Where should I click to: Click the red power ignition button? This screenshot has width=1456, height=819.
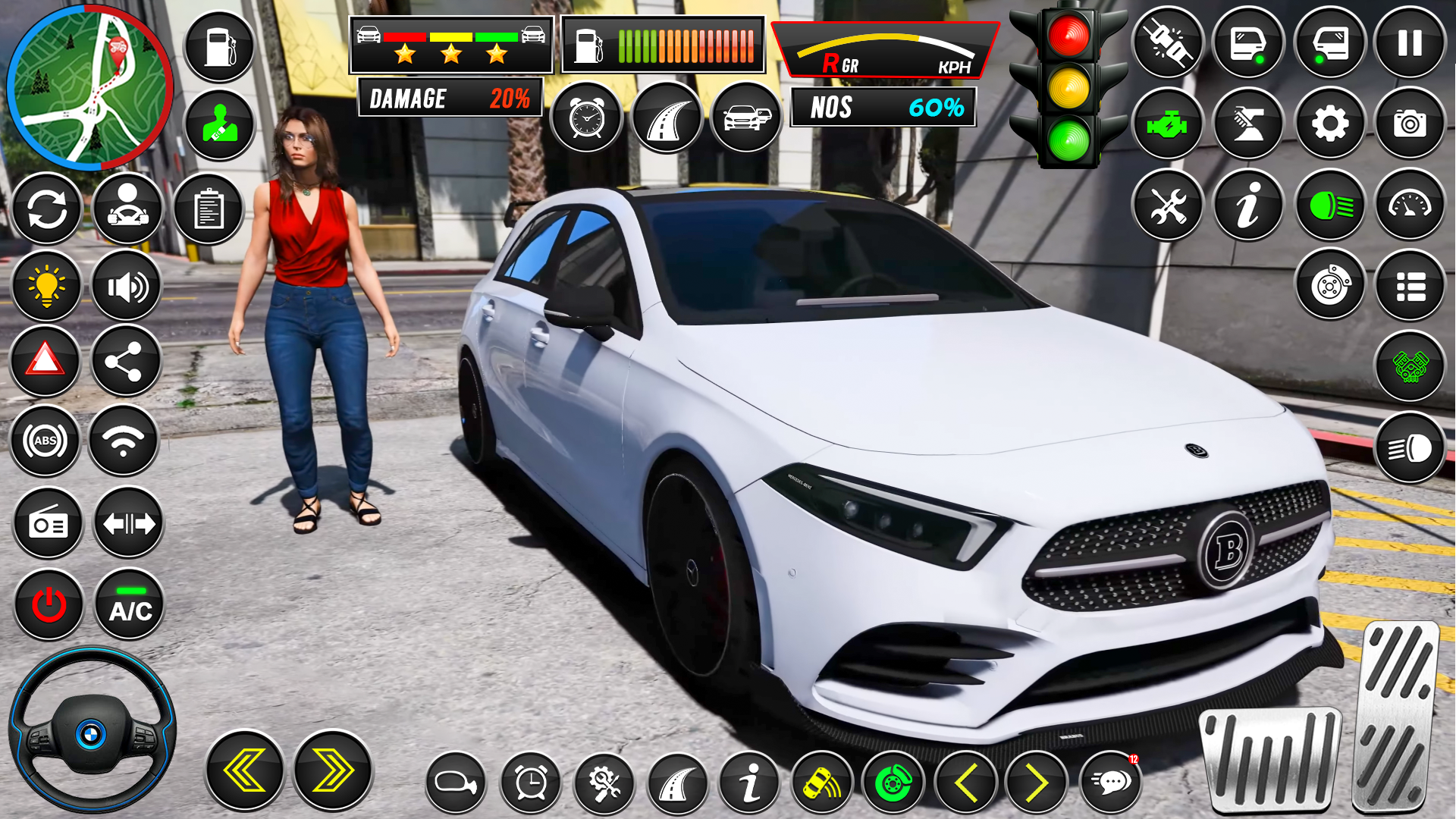point(49,605)
